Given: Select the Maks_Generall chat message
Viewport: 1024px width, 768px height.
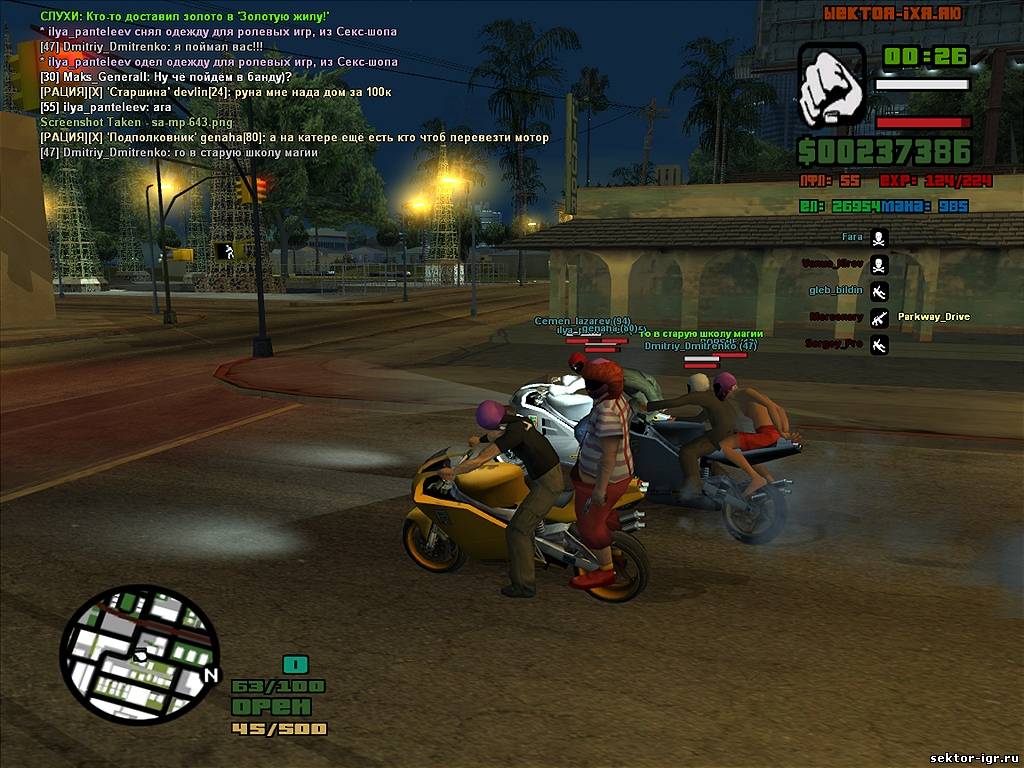Looking at the screenshot, I should [166, 77].
